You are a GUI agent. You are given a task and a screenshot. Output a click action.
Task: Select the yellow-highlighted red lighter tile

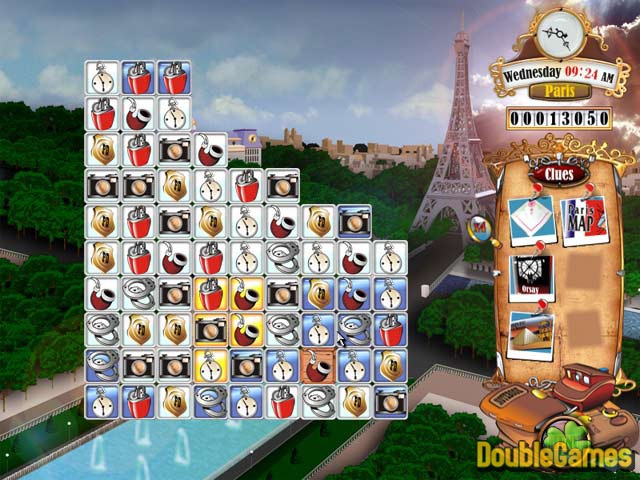click(x=211, y=293)
